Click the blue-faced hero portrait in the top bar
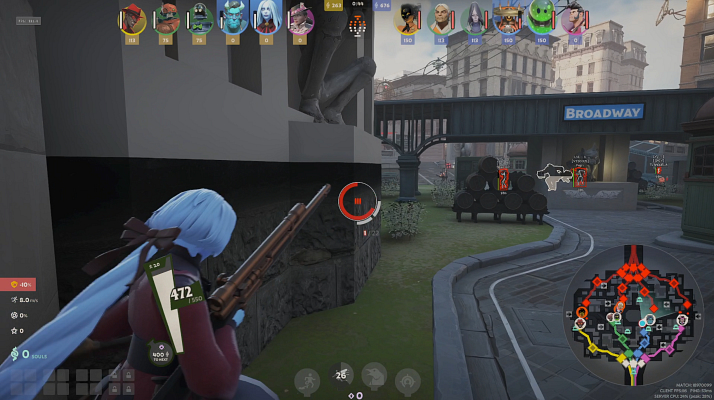This screenshot has width=714, height=400. pos(233,18)
